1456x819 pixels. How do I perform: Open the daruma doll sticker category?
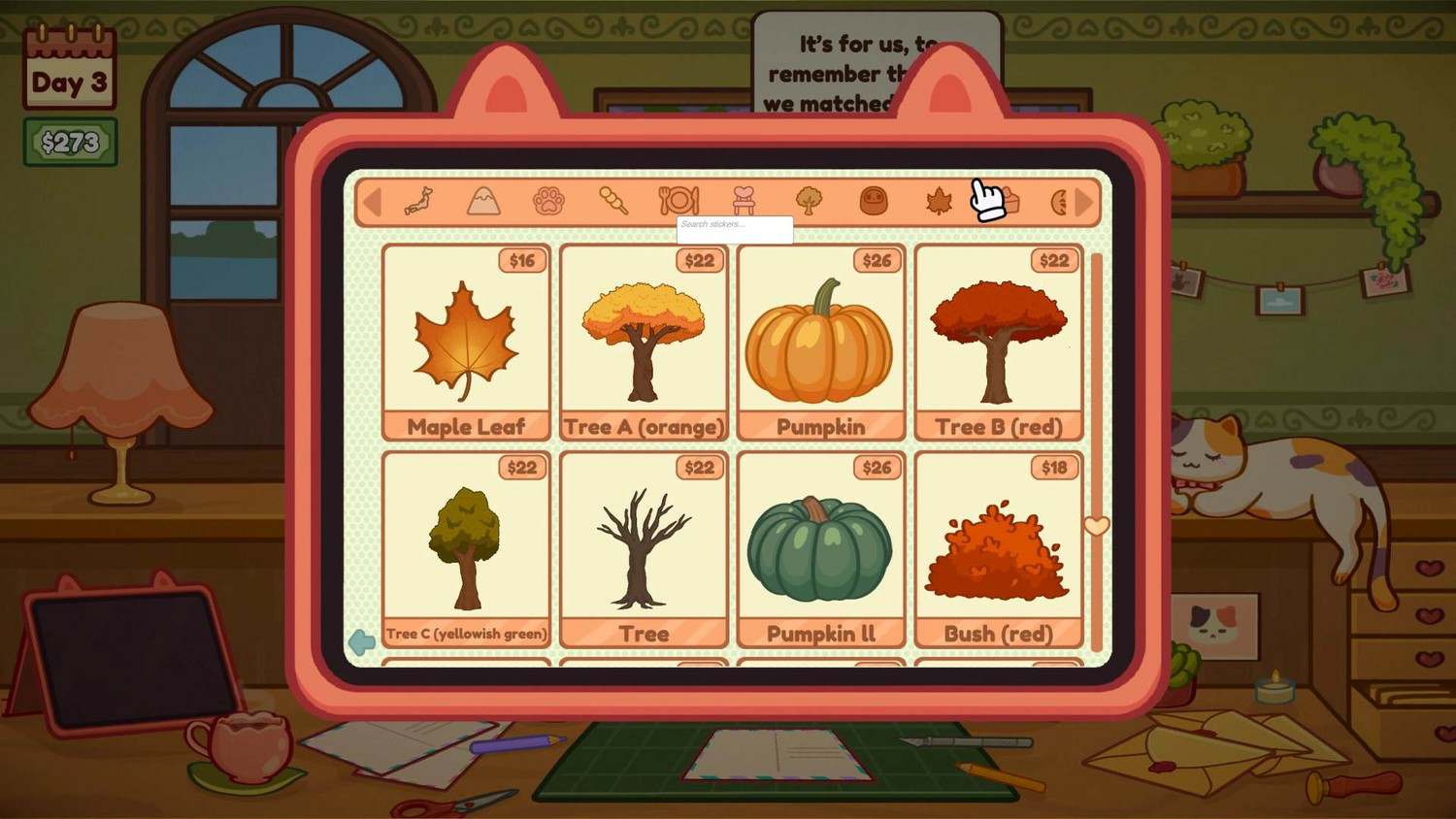coord(874,201)
